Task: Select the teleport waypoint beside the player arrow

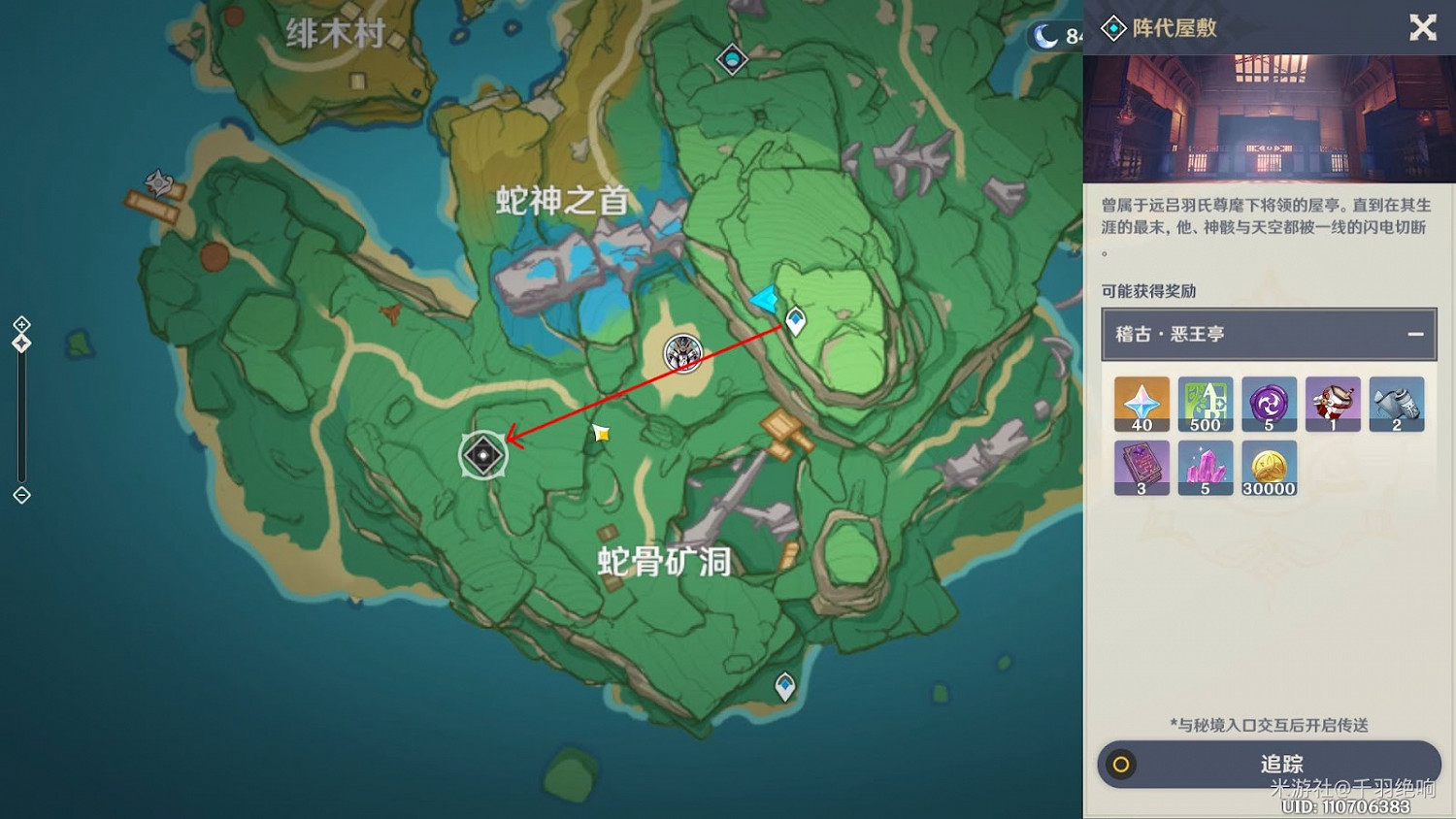Action: 796,320
